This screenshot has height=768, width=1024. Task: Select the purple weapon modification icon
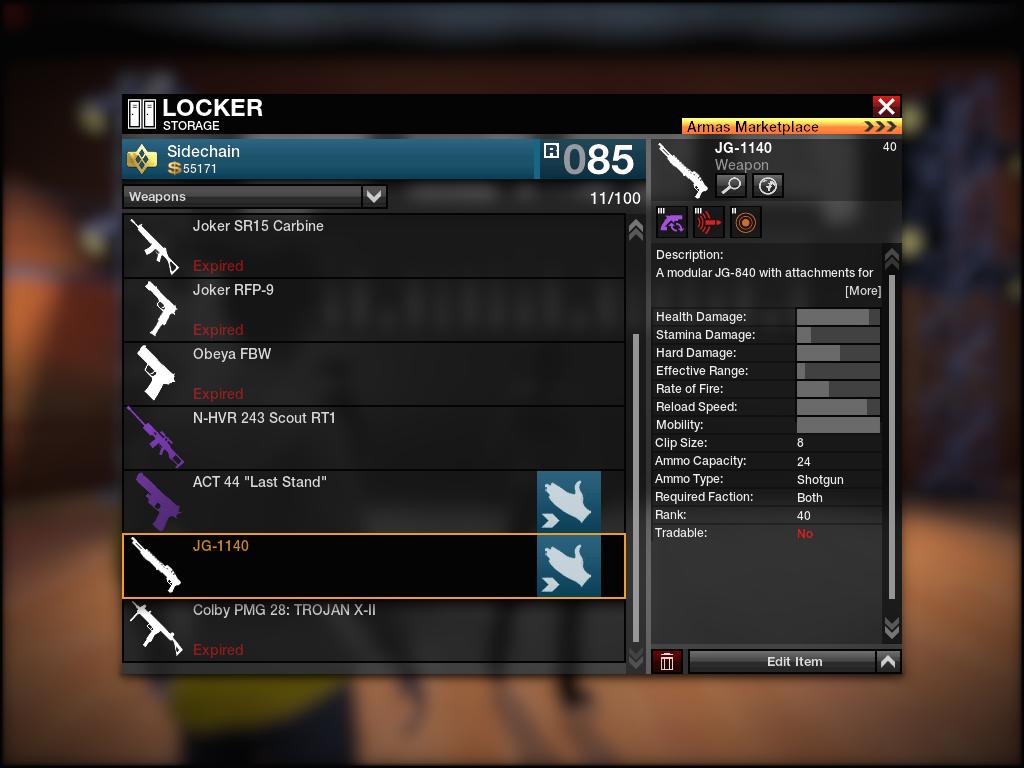point(672,222)
